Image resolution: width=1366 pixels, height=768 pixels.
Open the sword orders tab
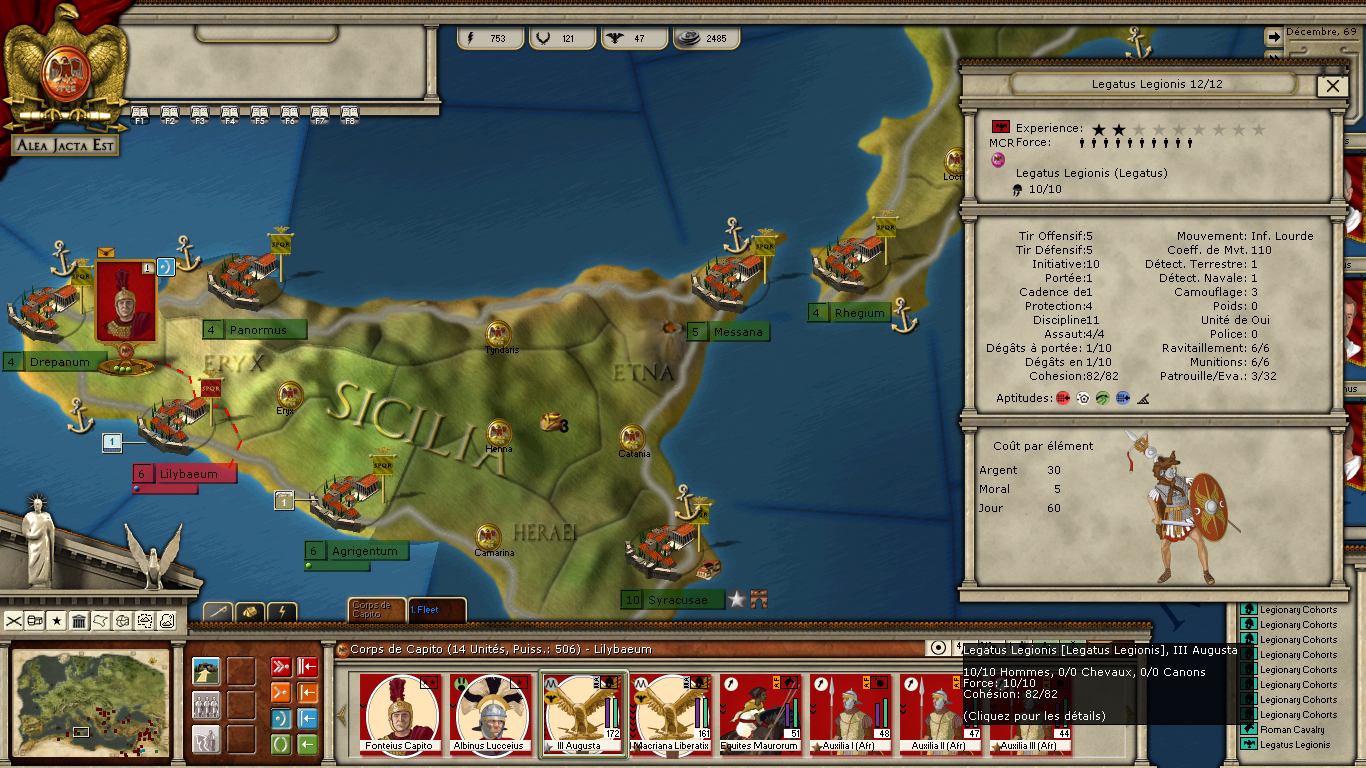tap(218, 611)
